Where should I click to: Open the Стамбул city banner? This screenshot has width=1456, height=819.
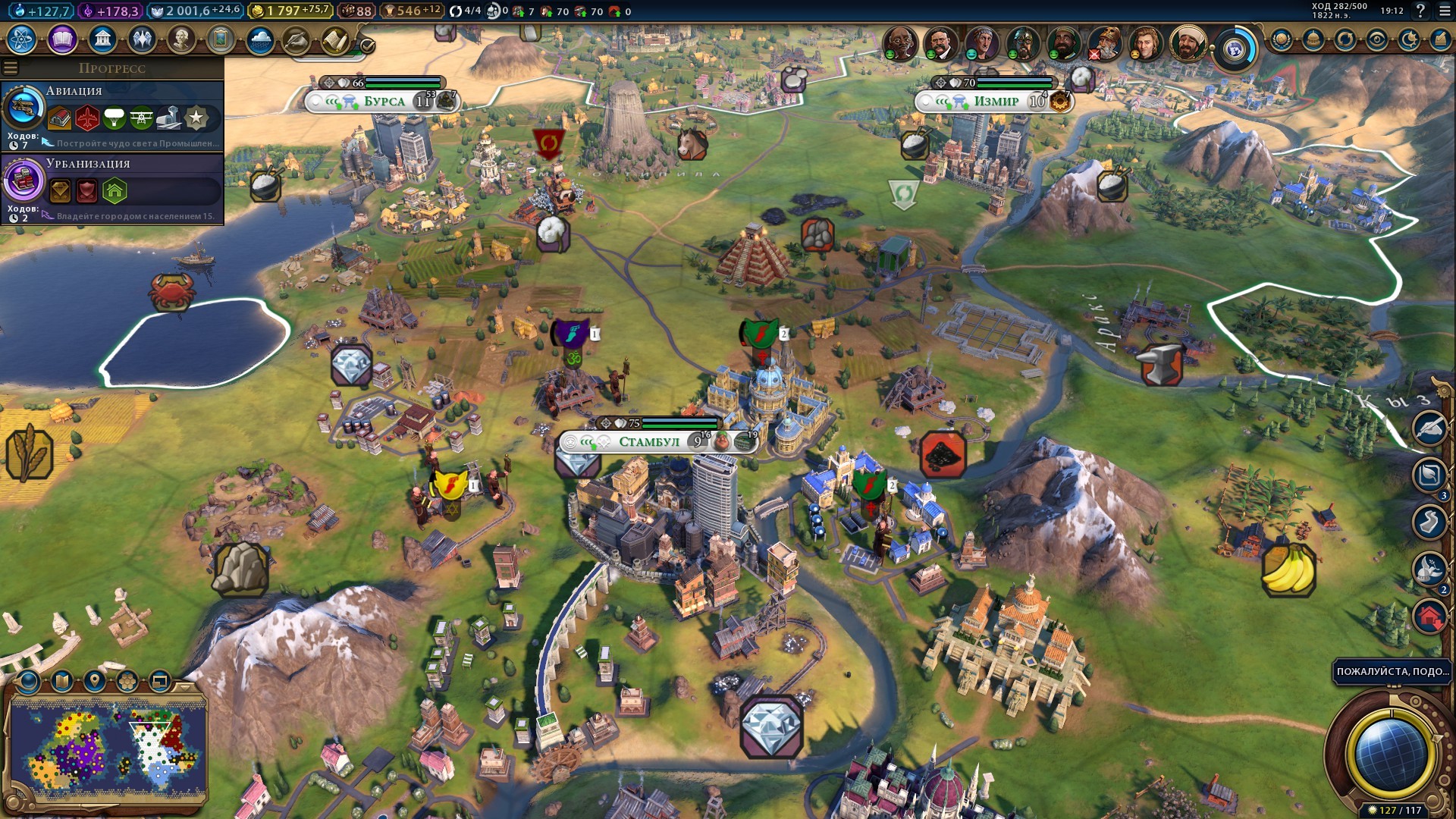pyautogui.click(x=649, y=441)
